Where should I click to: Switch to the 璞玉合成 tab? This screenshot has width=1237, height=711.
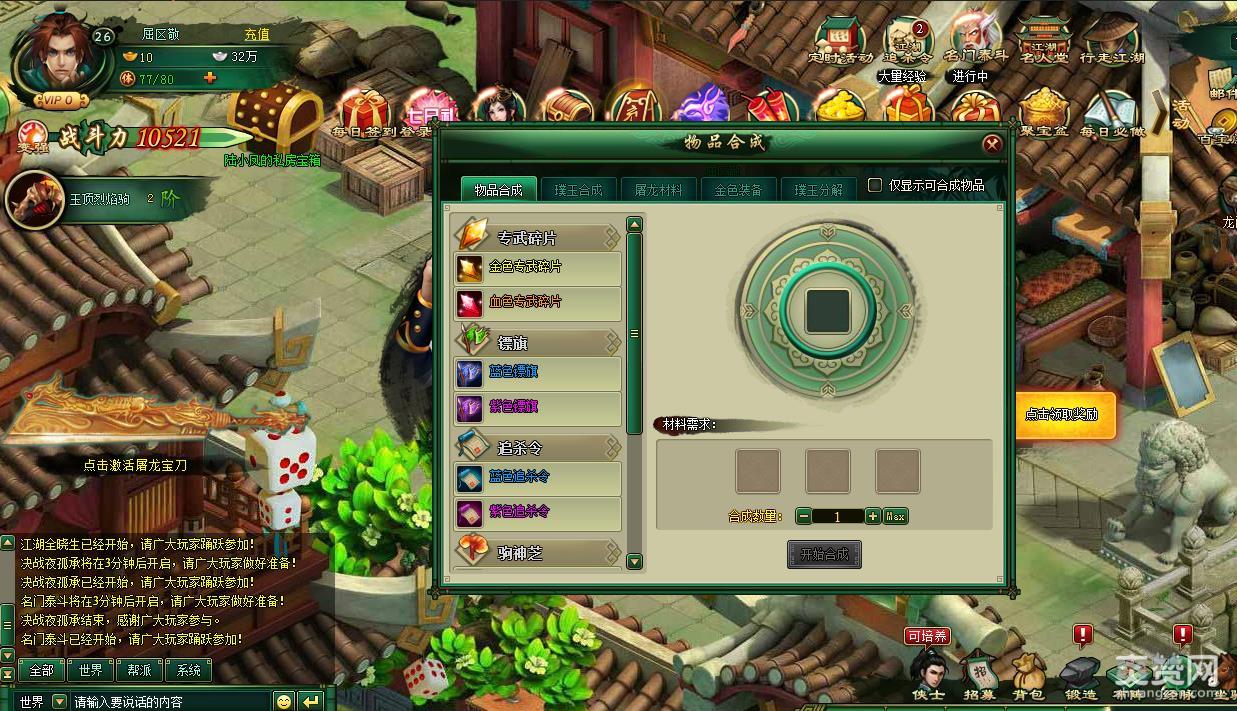579,189
